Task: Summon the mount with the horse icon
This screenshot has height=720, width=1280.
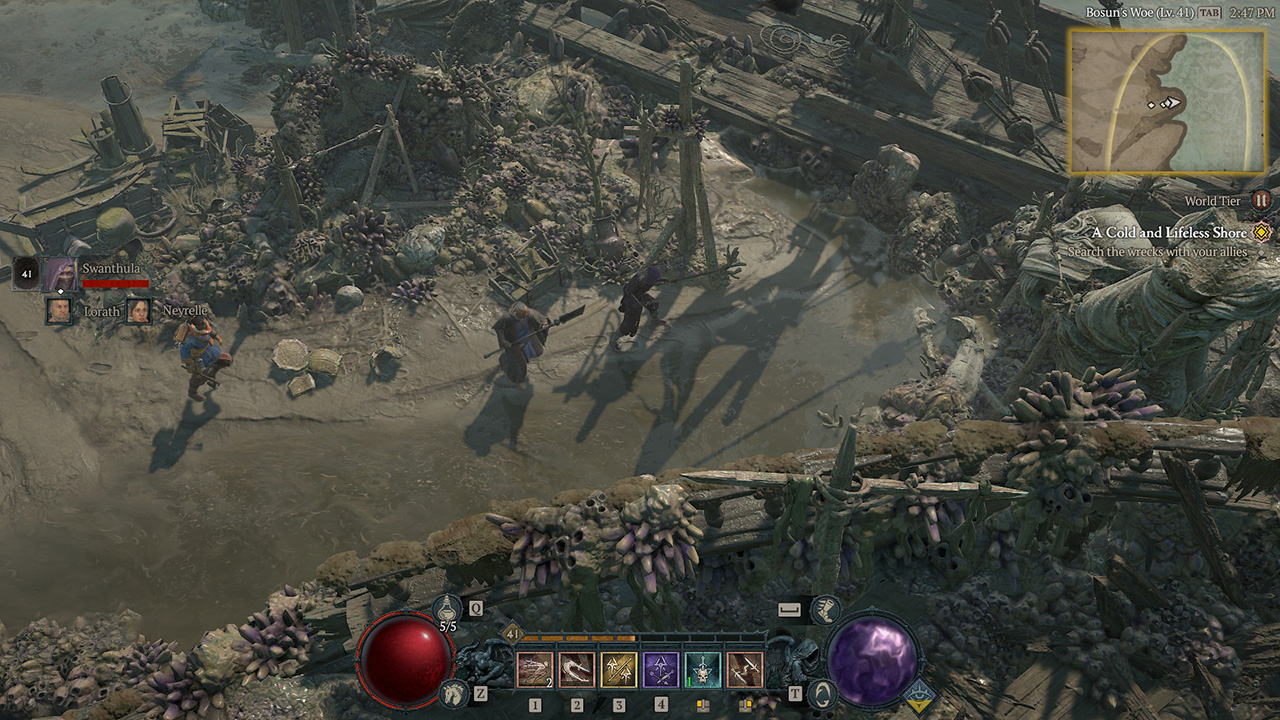Action: [x=452, y=692]
